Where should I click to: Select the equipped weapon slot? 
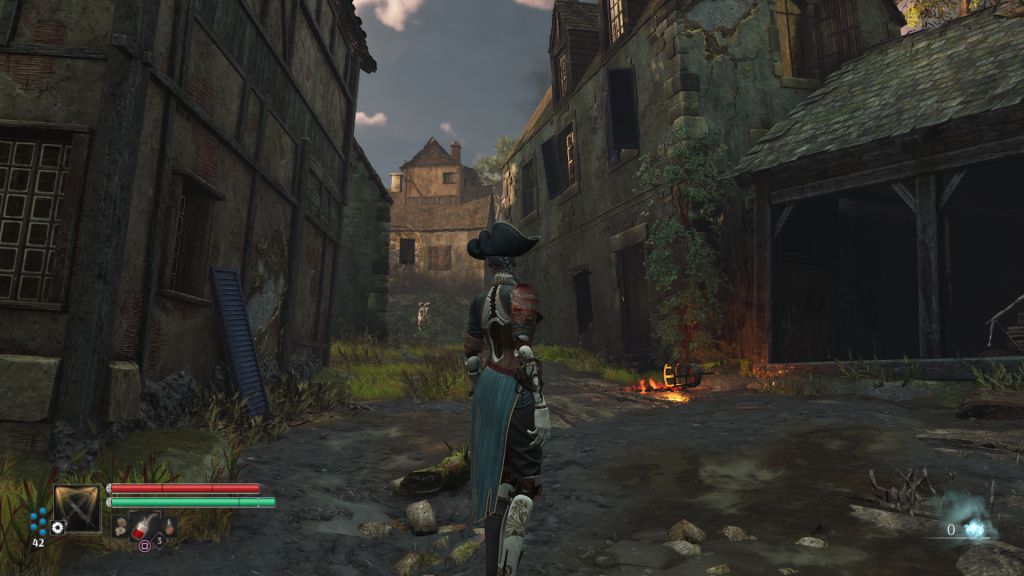point(77,507)
